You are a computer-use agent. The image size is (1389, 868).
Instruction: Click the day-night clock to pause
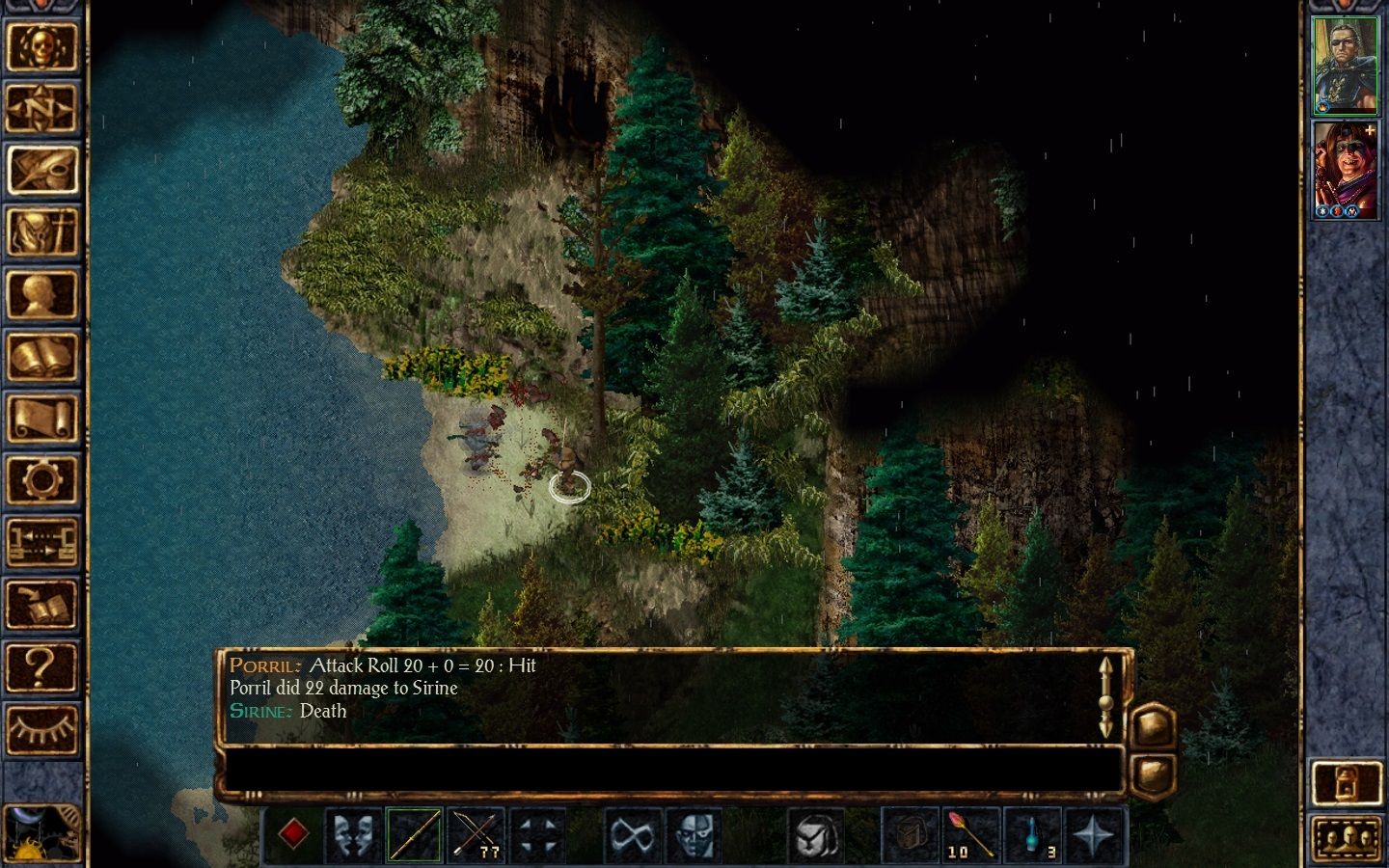(41, 833)
